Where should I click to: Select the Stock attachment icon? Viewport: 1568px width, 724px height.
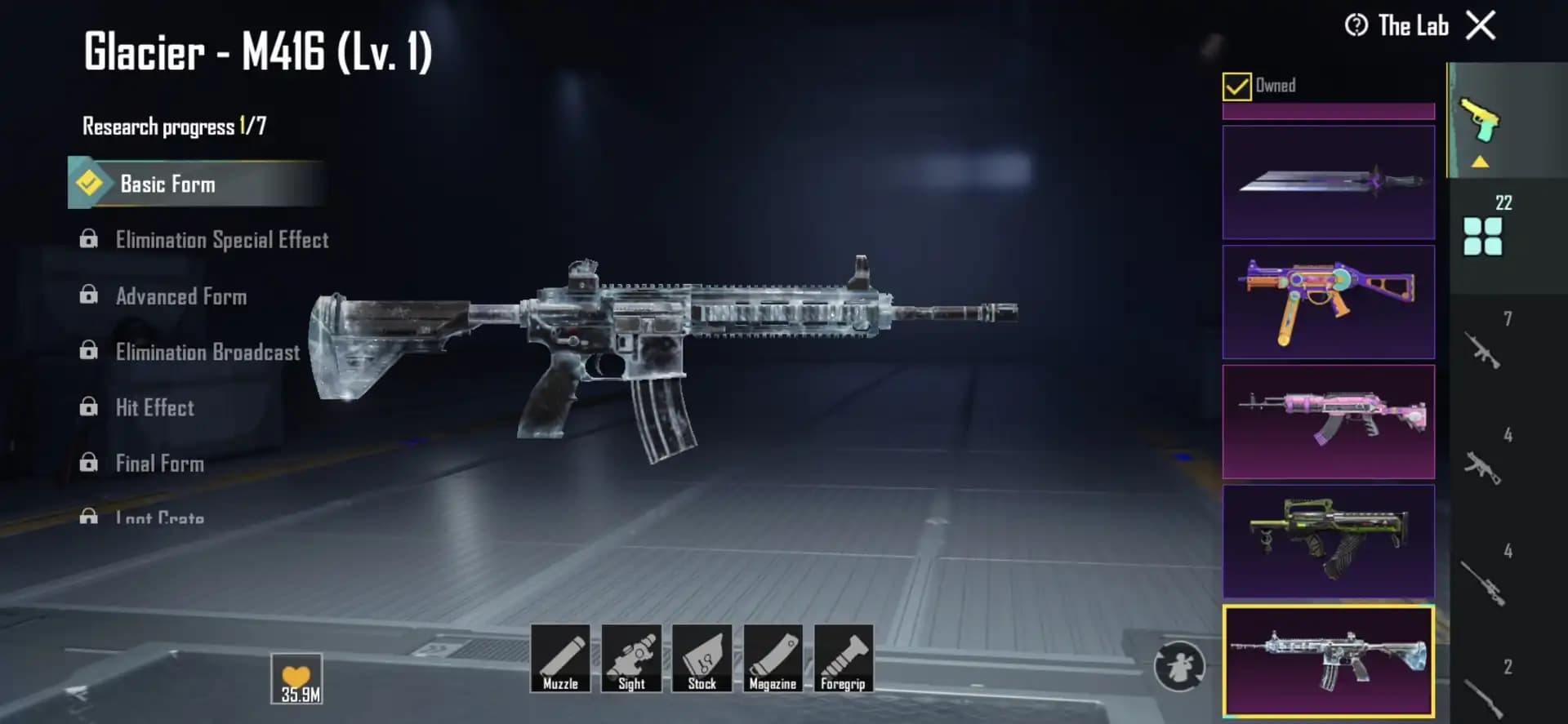[x=702, y=660]
